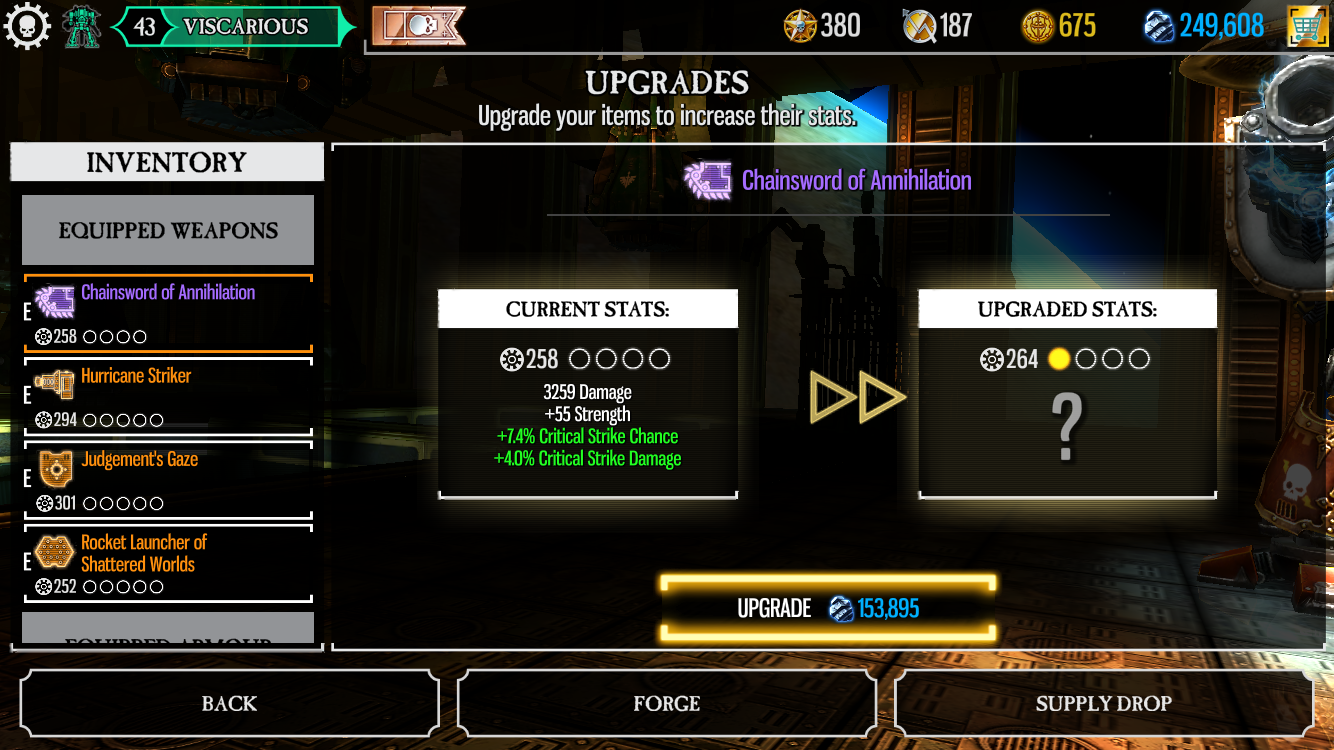Image resolution: width=1334 pixels, height=750 pixels.
Task: Choose Judgement's Gaze from inventory
Action: point(168,481)
